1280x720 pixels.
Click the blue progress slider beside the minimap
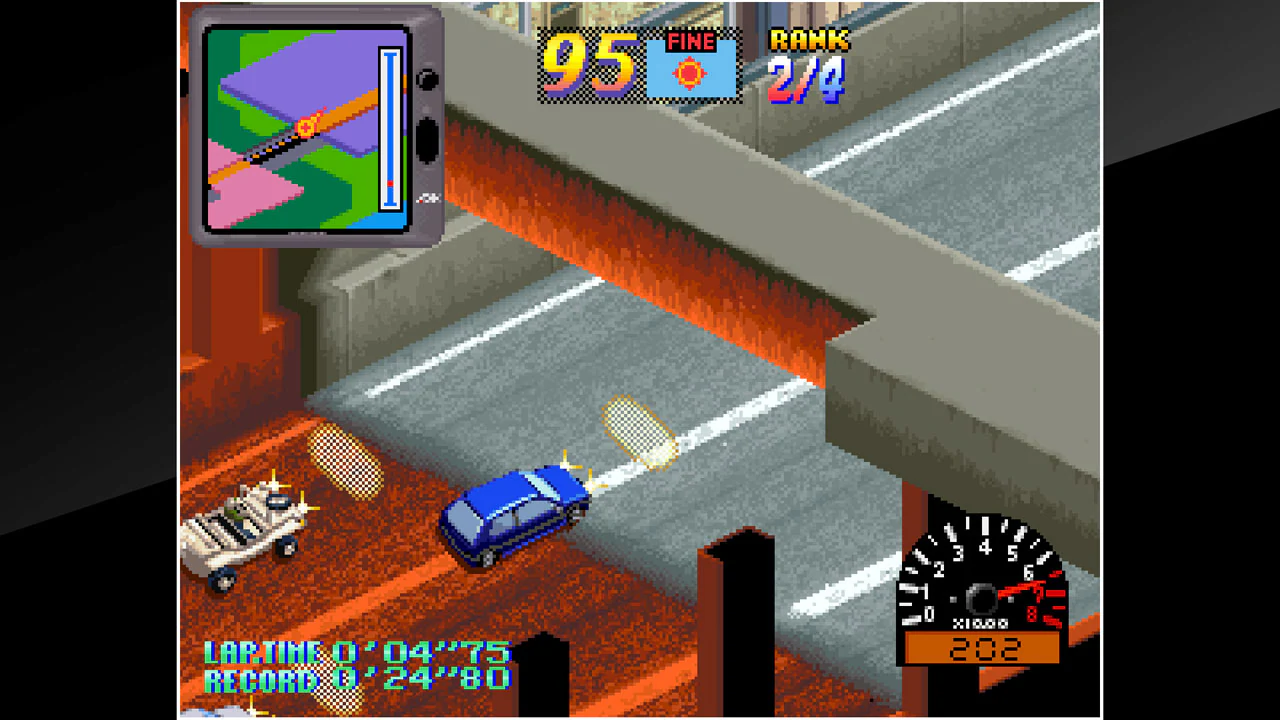(x=388, y=130)
